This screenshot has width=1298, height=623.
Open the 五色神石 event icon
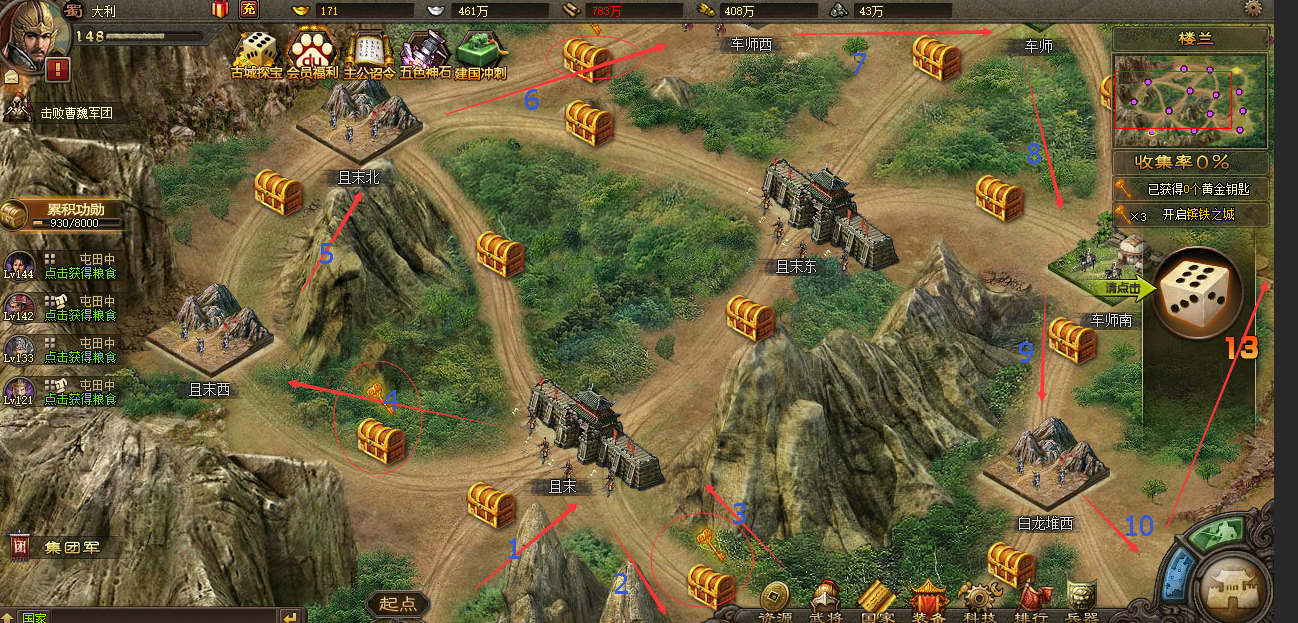tap(425, 54)
